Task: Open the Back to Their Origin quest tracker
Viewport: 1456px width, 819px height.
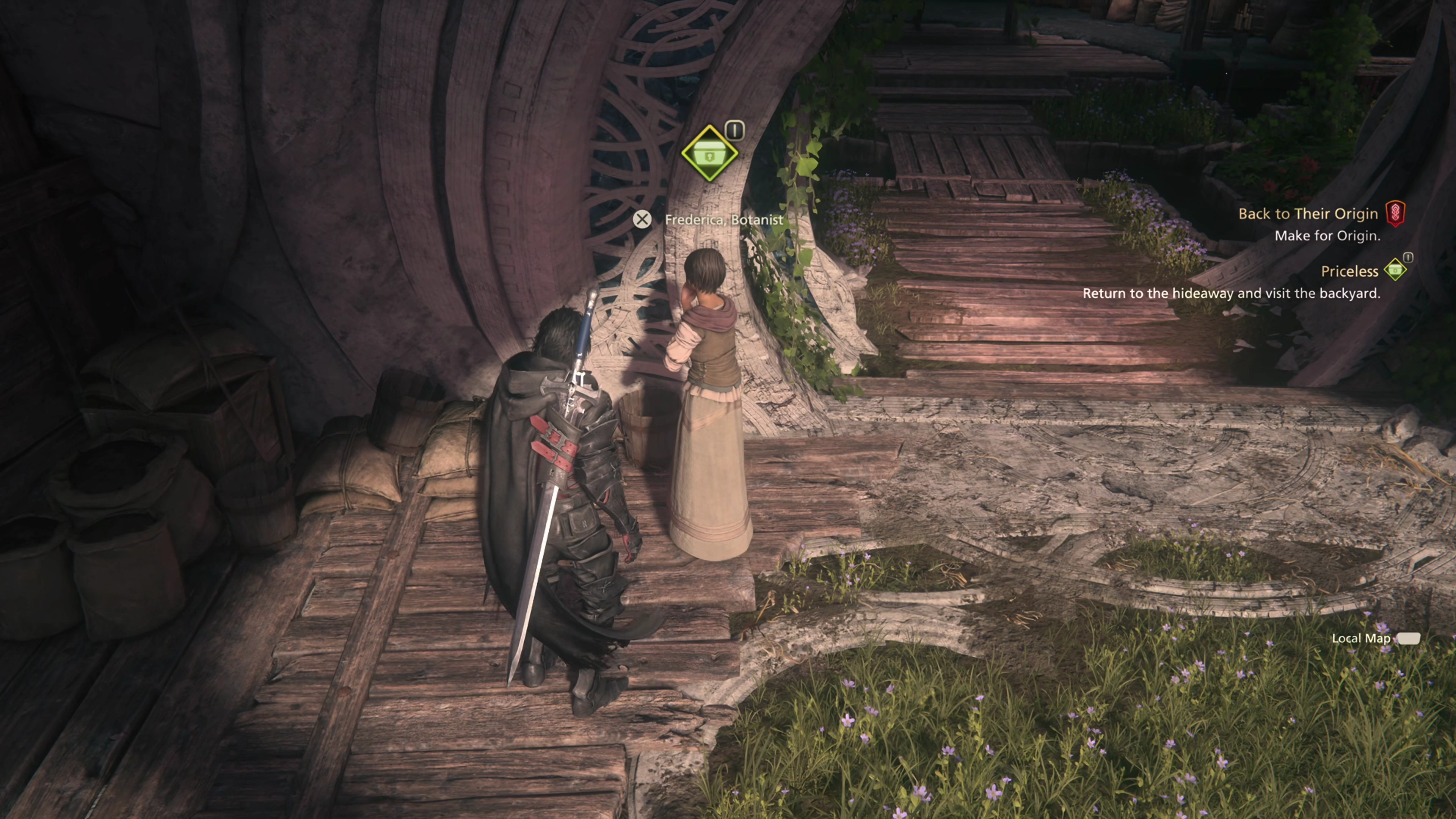Action: click(x=1307, y=213)
